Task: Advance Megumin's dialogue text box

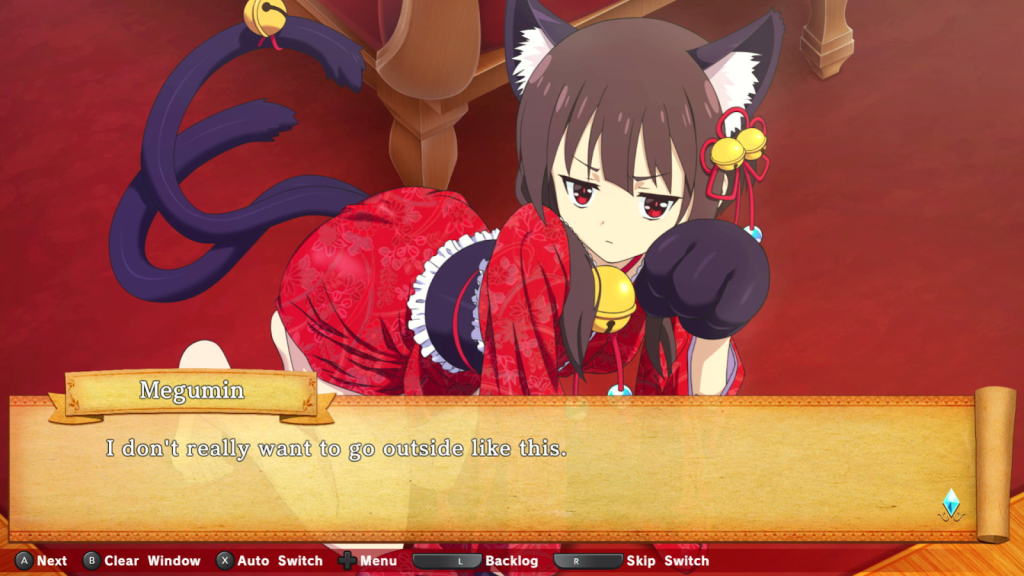Action: (500, 470)
